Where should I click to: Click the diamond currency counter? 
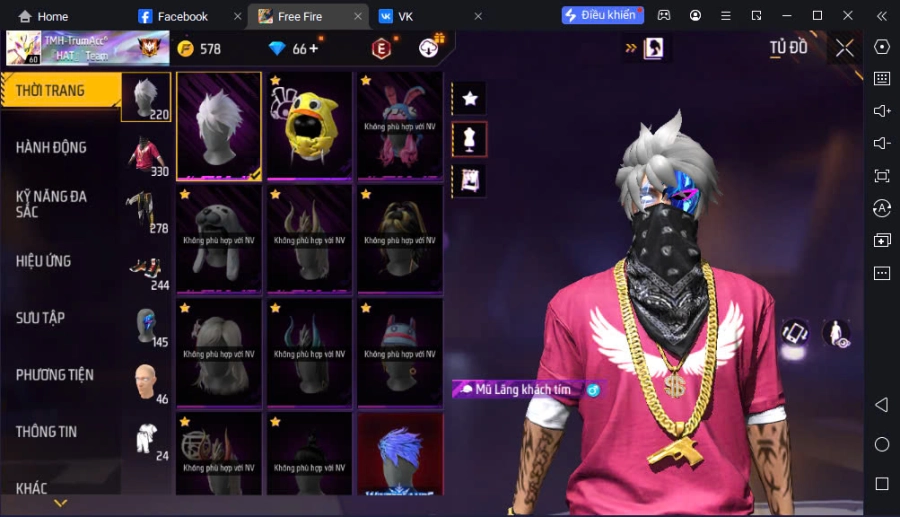pos(293,49)
